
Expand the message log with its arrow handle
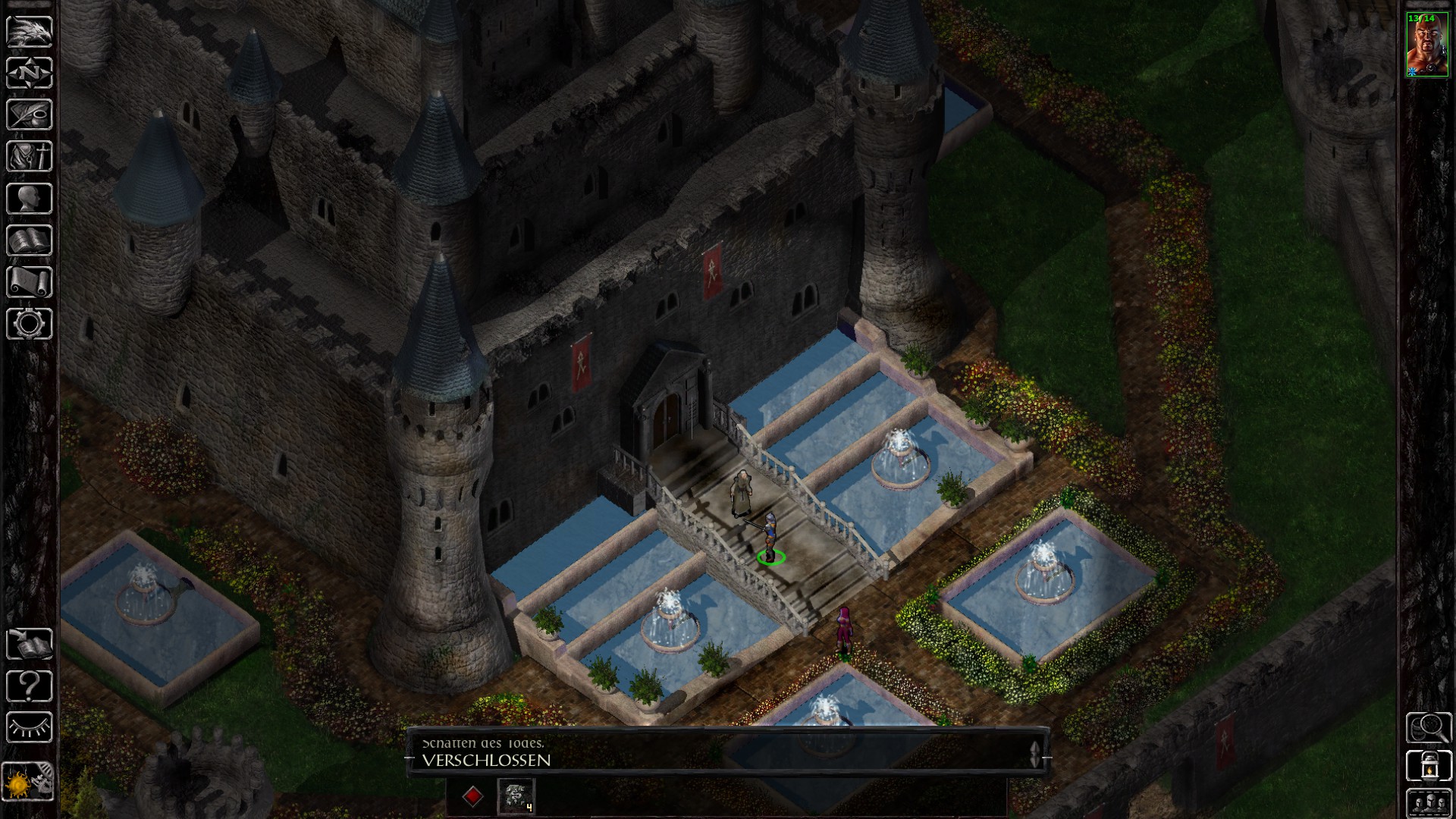pos(1035,753)
